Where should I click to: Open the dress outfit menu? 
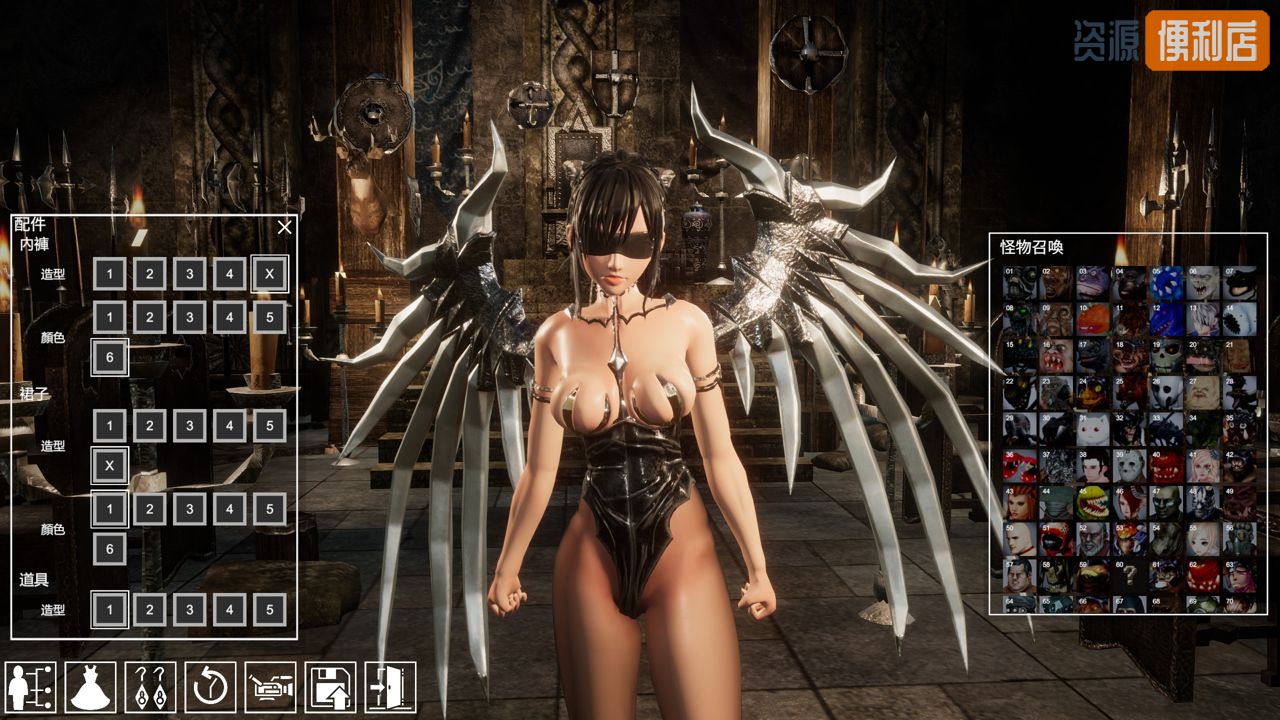(90, 687)
